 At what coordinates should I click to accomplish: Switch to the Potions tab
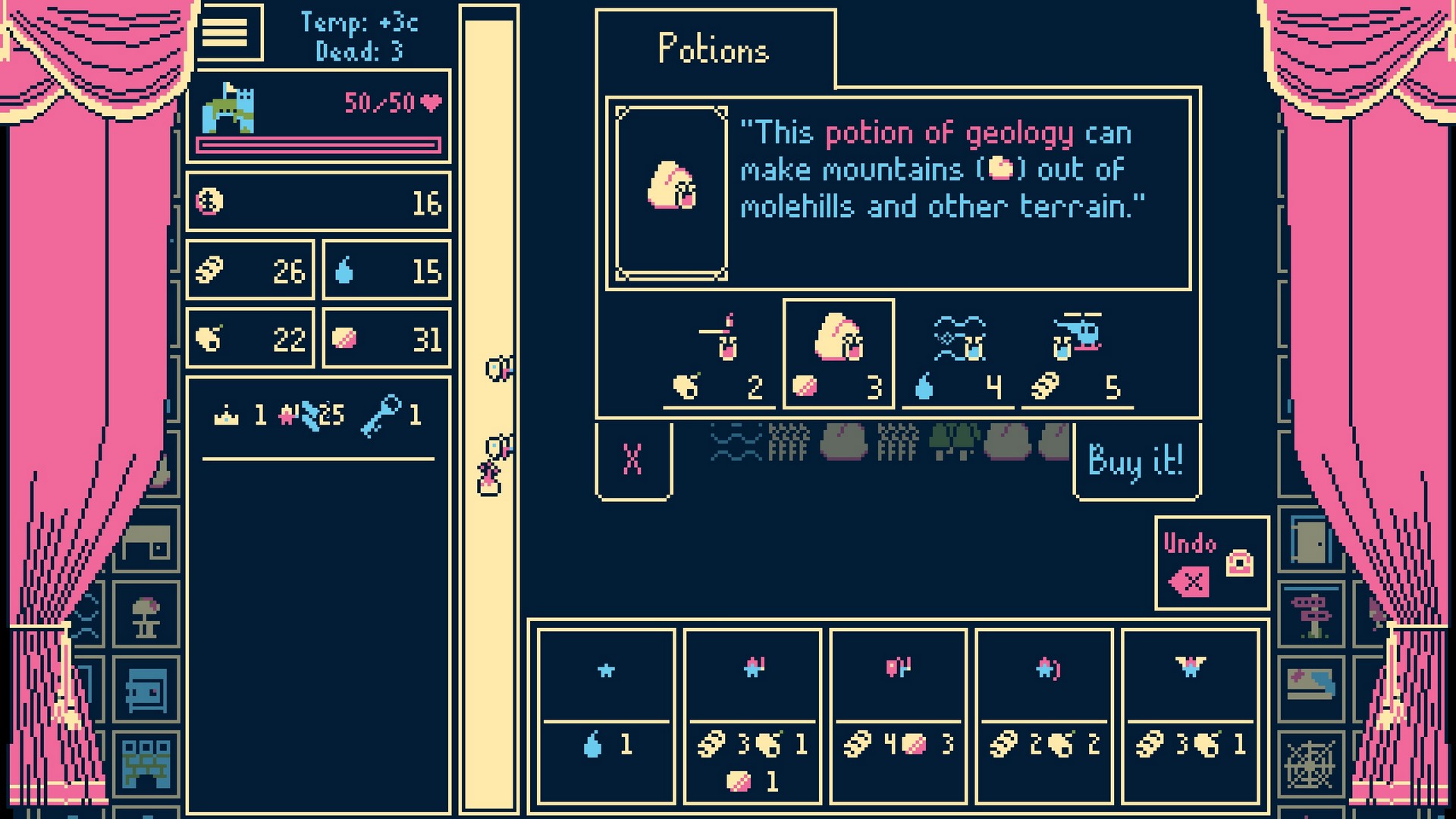(711, 49)
